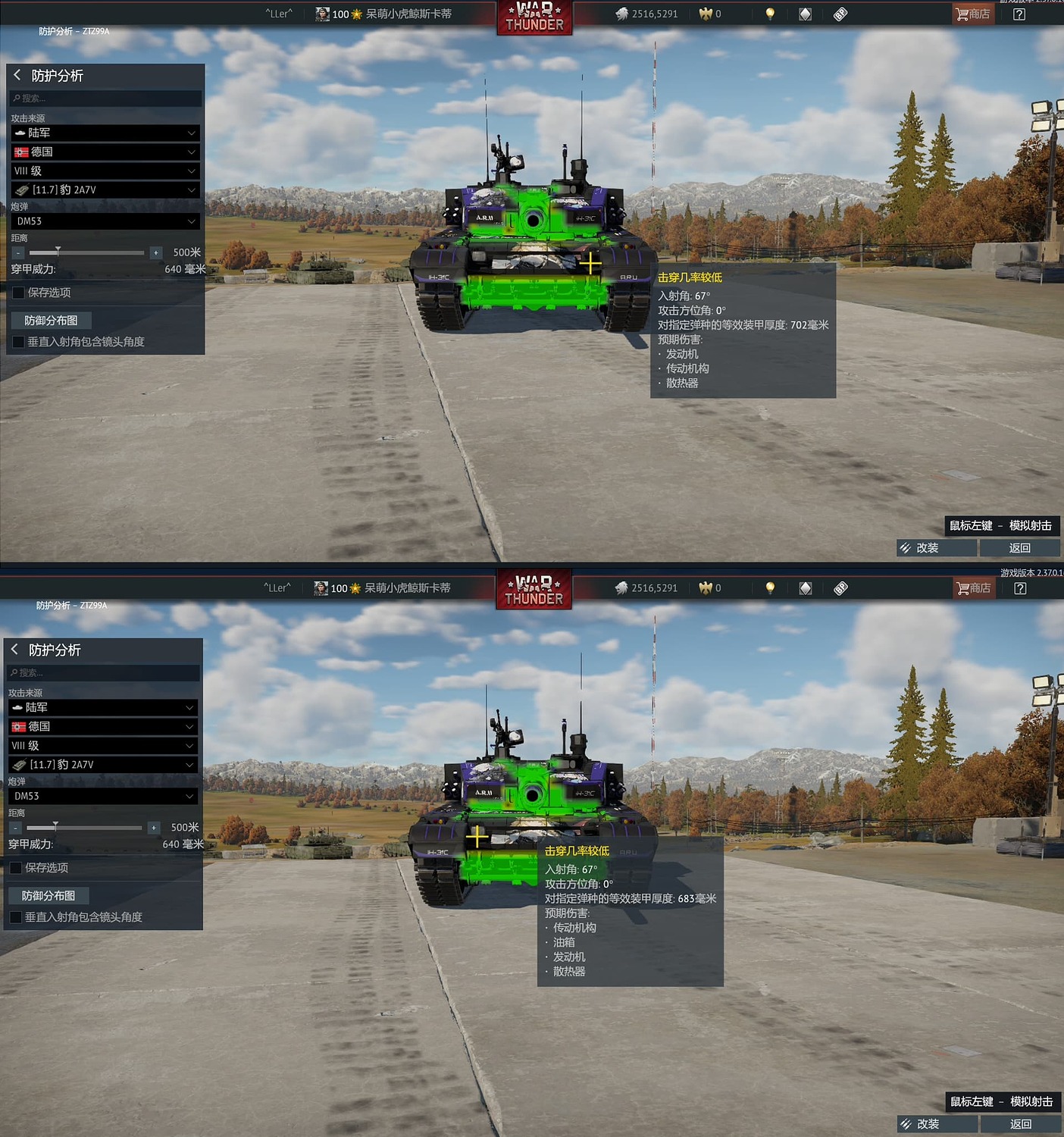Enable the 保存选项 checkbox
Image resolution: width=1064 pixels, height=1137 pixels.
[18, 292]
